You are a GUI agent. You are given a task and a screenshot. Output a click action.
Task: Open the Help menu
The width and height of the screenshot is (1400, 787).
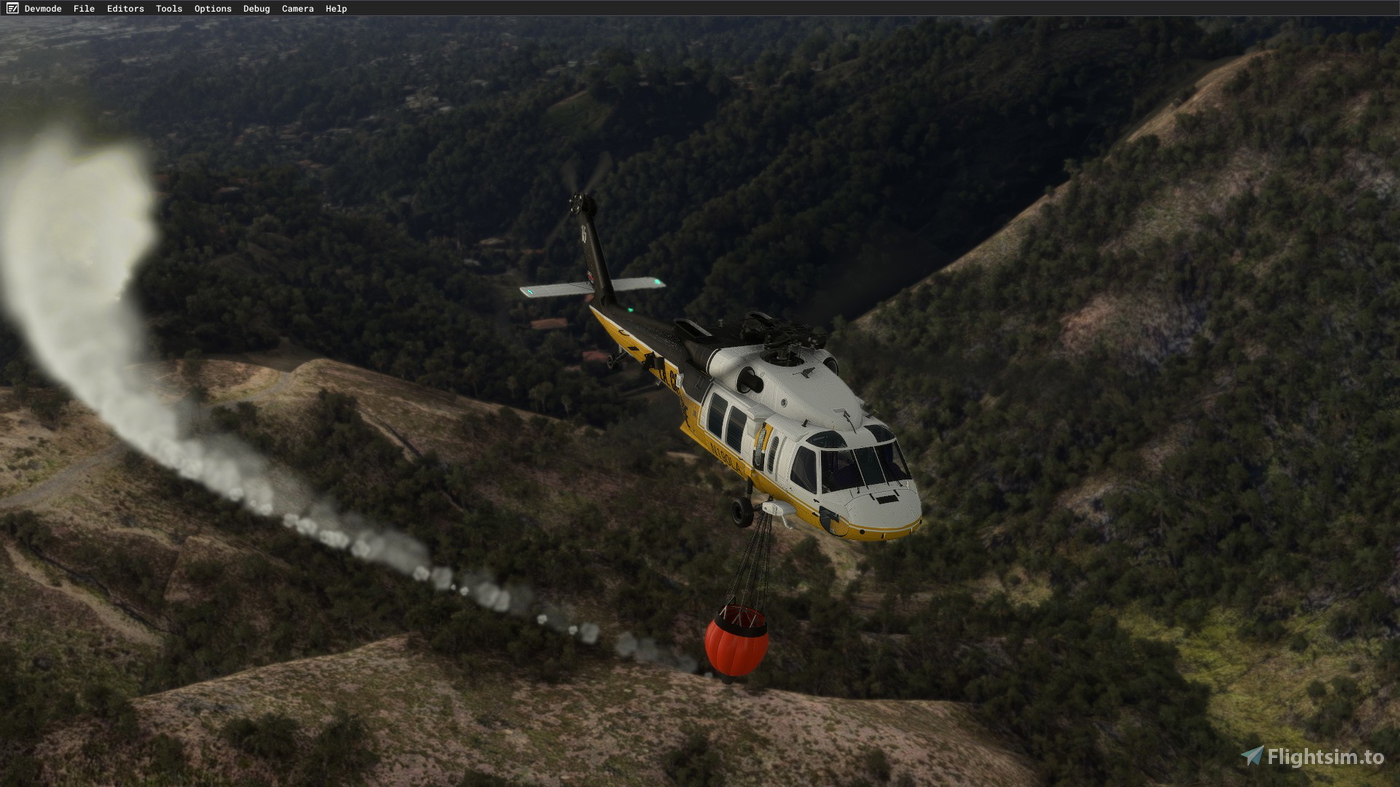(x=335, y=8)
